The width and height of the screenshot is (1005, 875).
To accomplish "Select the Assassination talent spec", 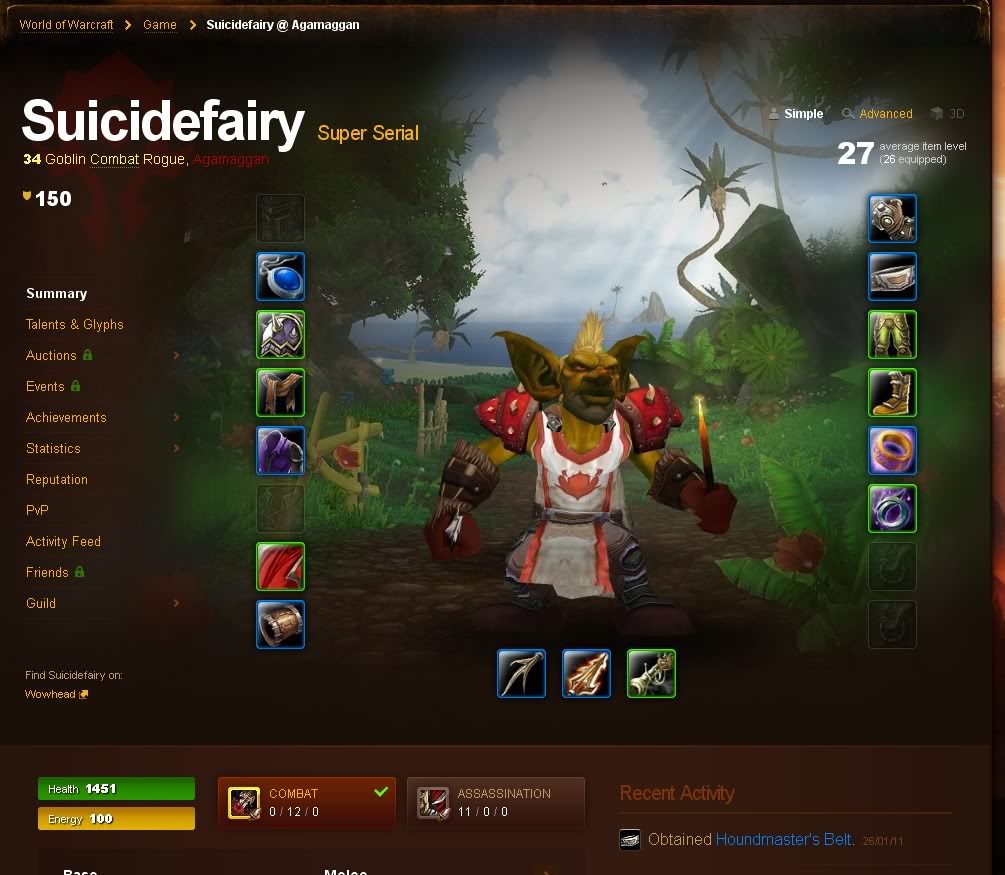I will pyautogui.click(x=496, y=802).
